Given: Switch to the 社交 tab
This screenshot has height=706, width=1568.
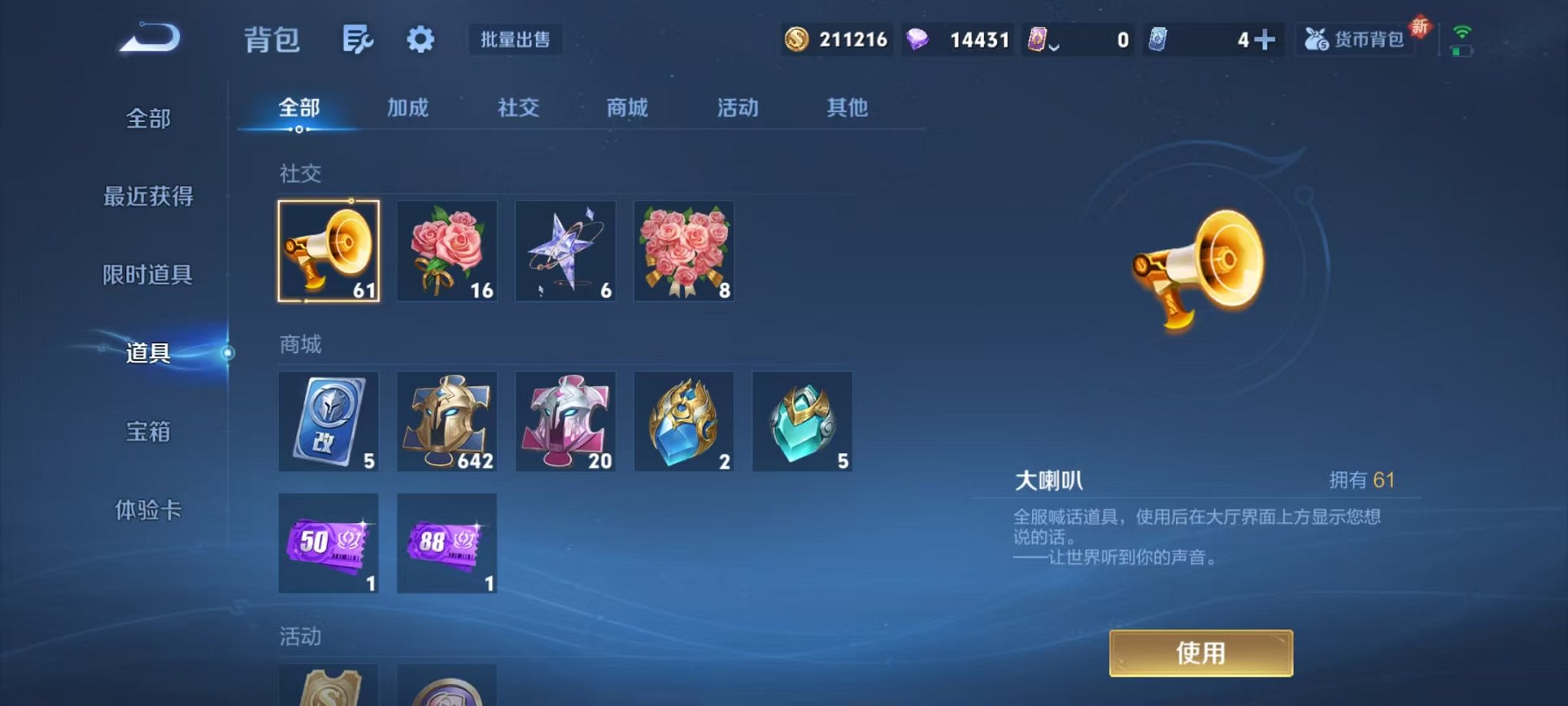Looking at the screenshot, I should click(x=520, y=108).
